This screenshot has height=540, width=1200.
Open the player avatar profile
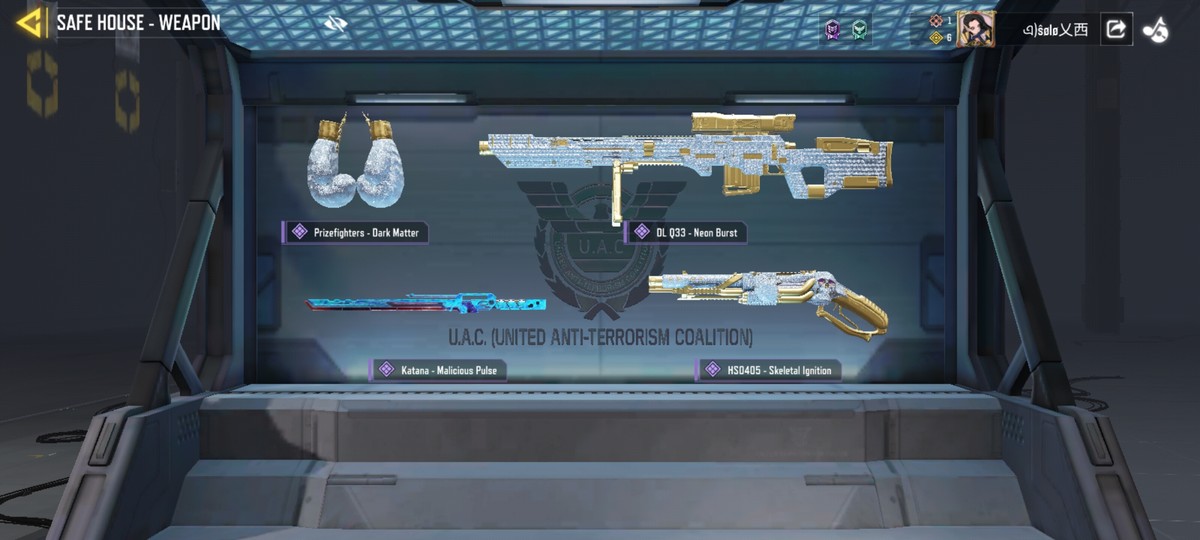tap(975, 29)
